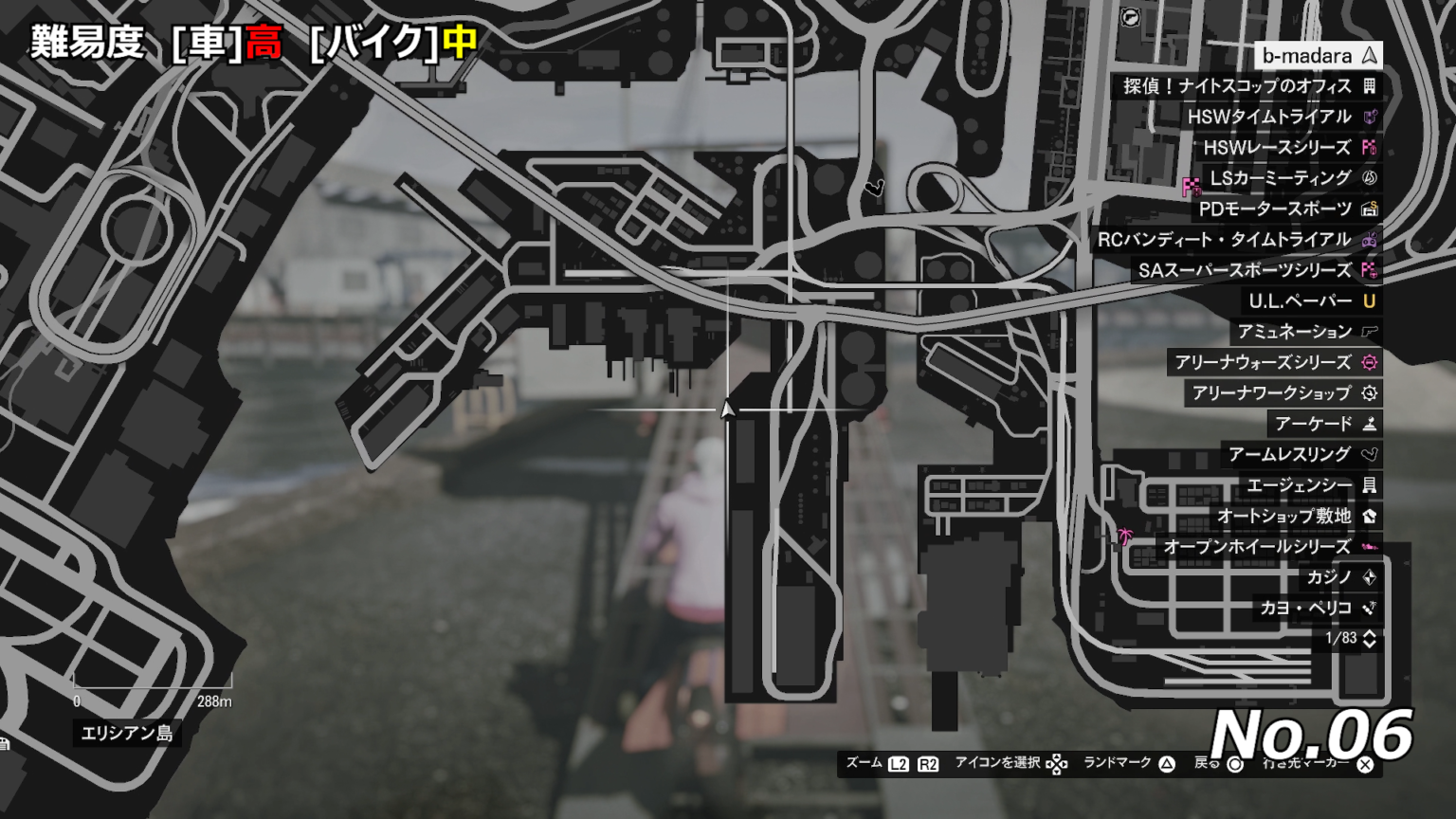This screenshot has height=819, width=1456.
Task: Choose アミュネーション in the map legend
Action: coord(1304,332)
